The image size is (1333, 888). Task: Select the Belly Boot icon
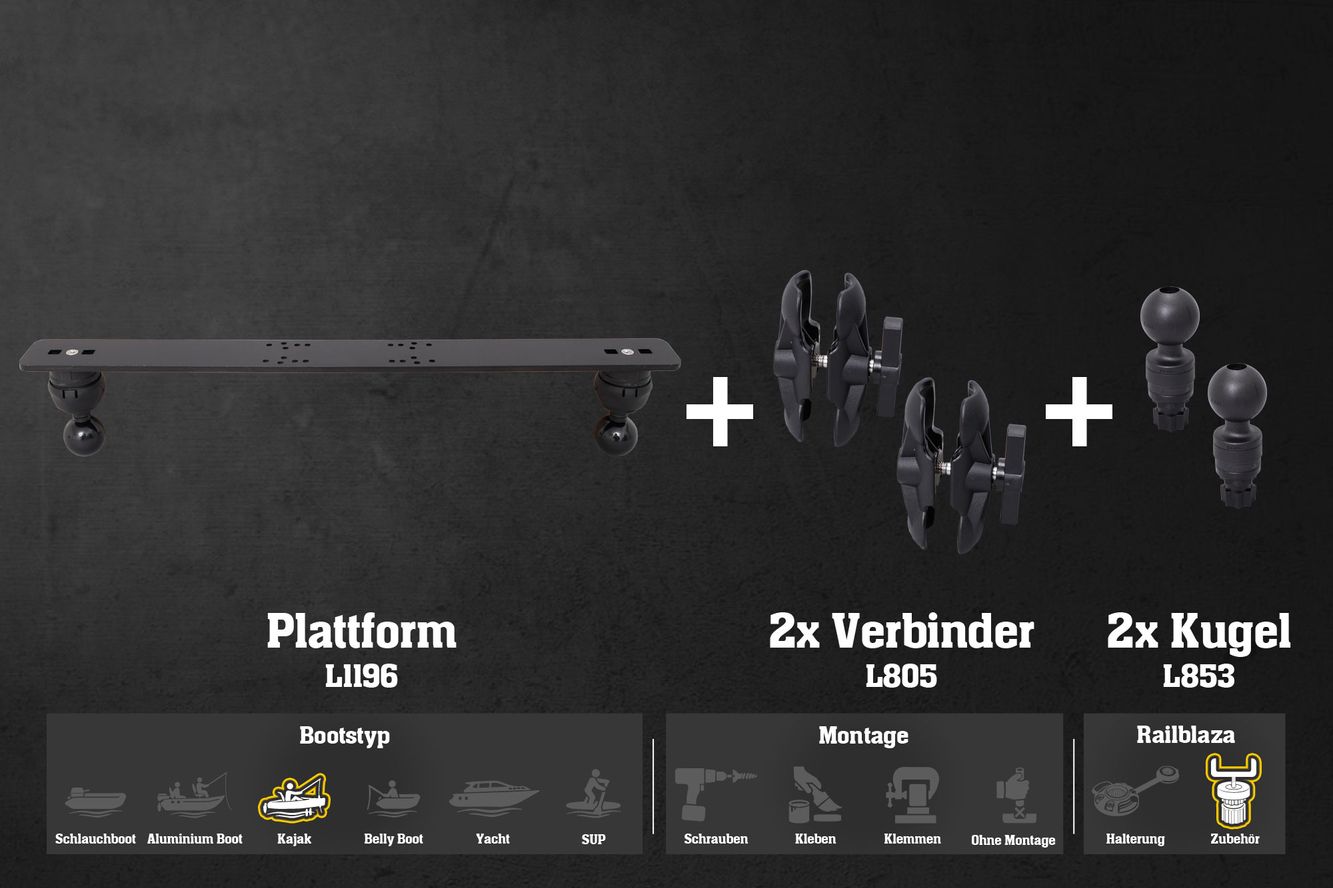[x=393, y=798]
